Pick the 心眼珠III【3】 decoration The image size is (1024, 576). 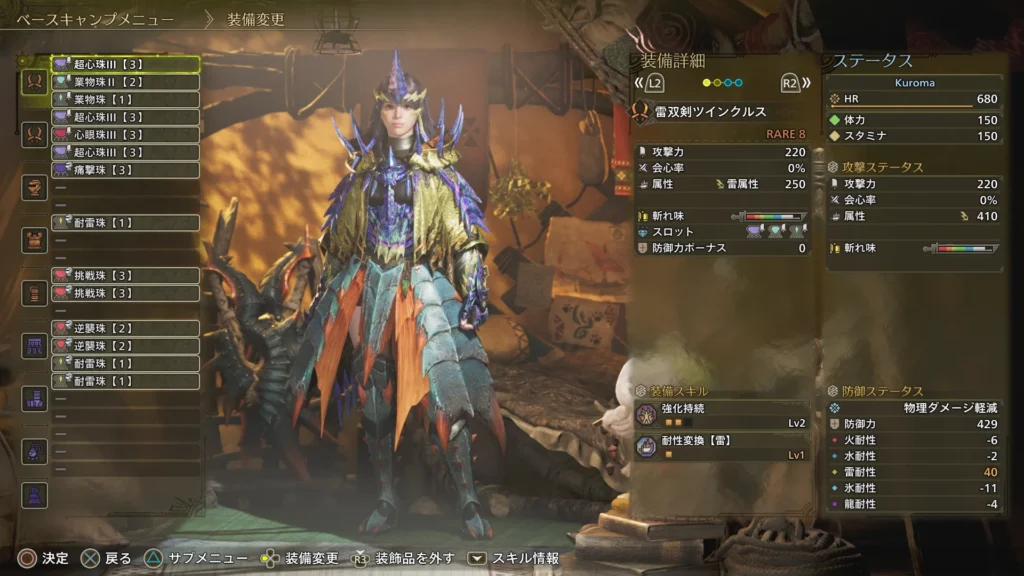point(125,135)
